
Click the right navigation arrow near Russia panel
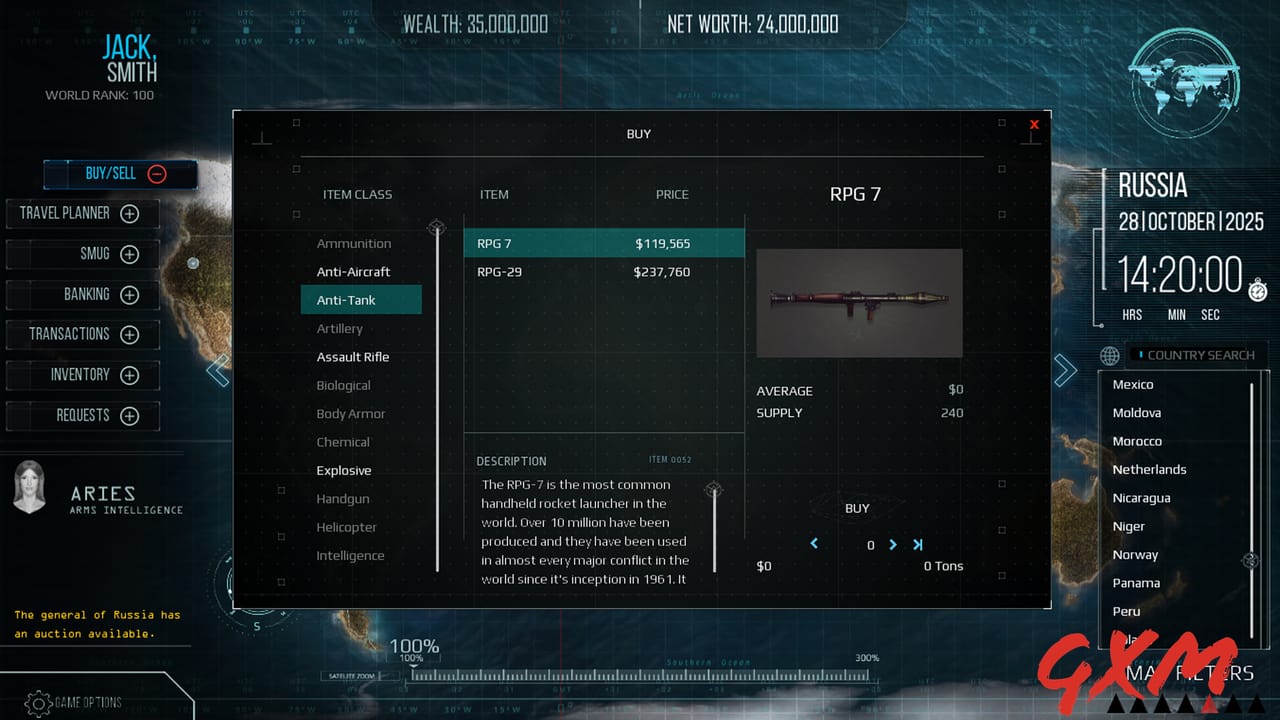1065,370
